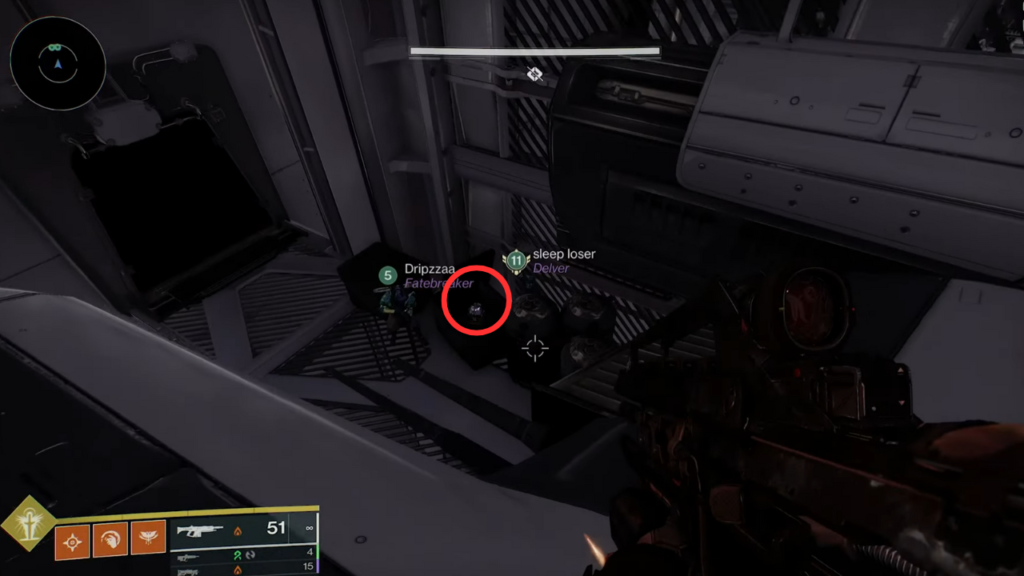
Task: Activate the winged class ability icon
Action: 148,541
